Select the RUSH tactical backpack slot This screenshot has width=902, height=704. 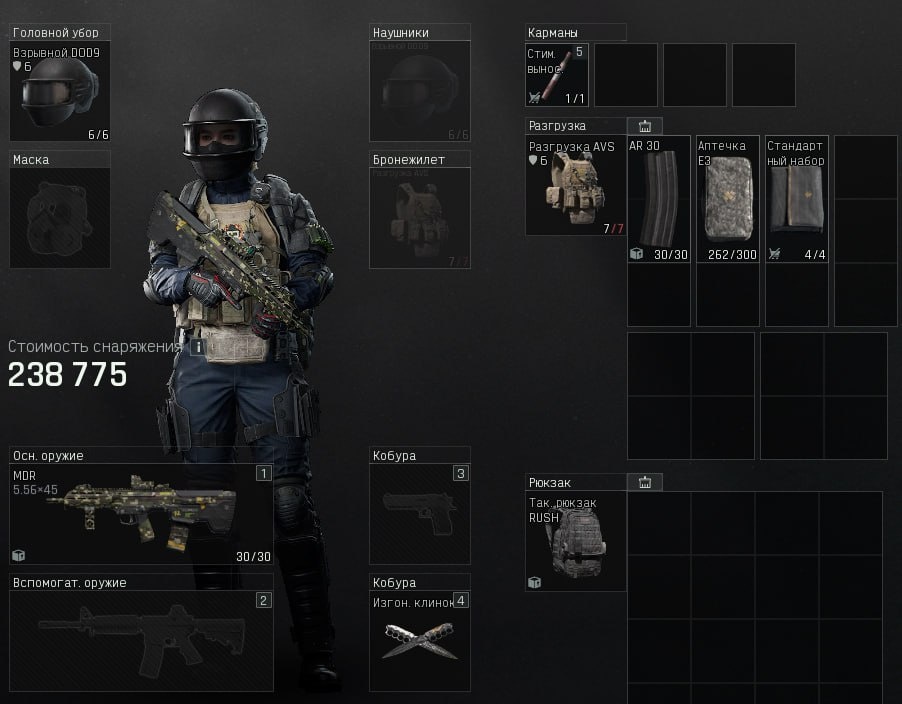pos(575,542)
